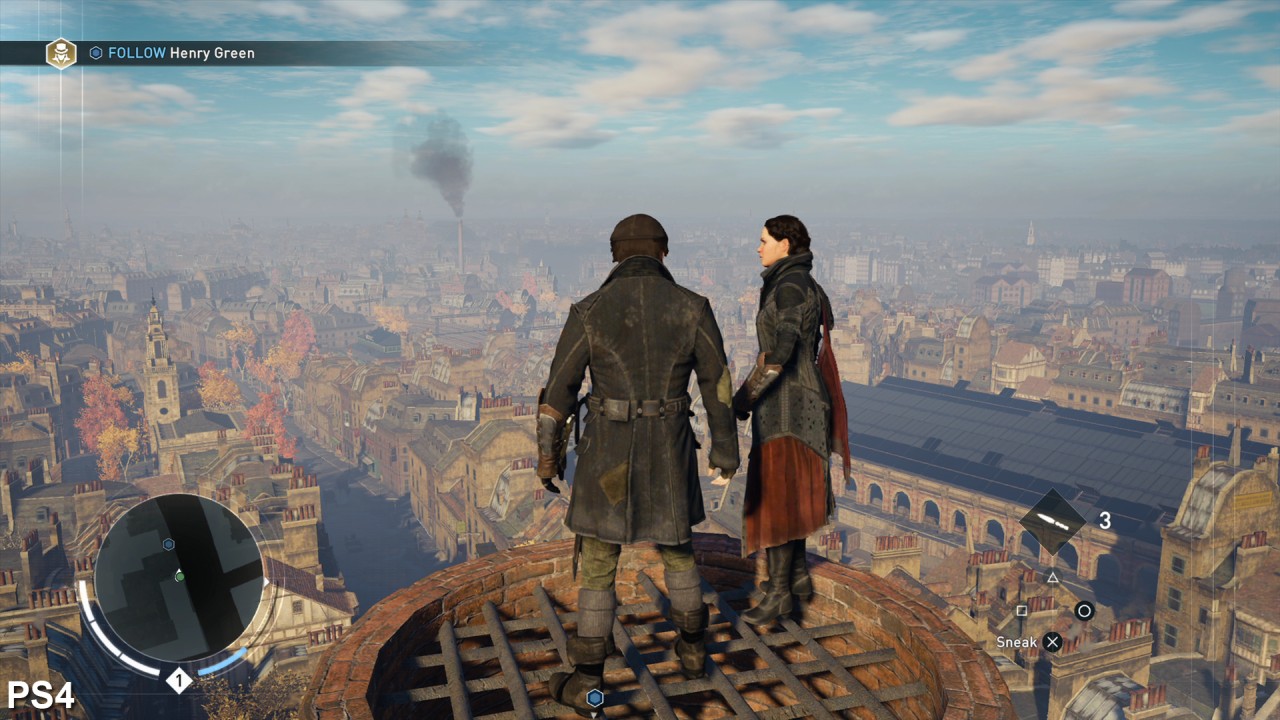Click the blue hexagon marker on the minimap
This screenshot has width=1280, height=720.
click(168, 544)
